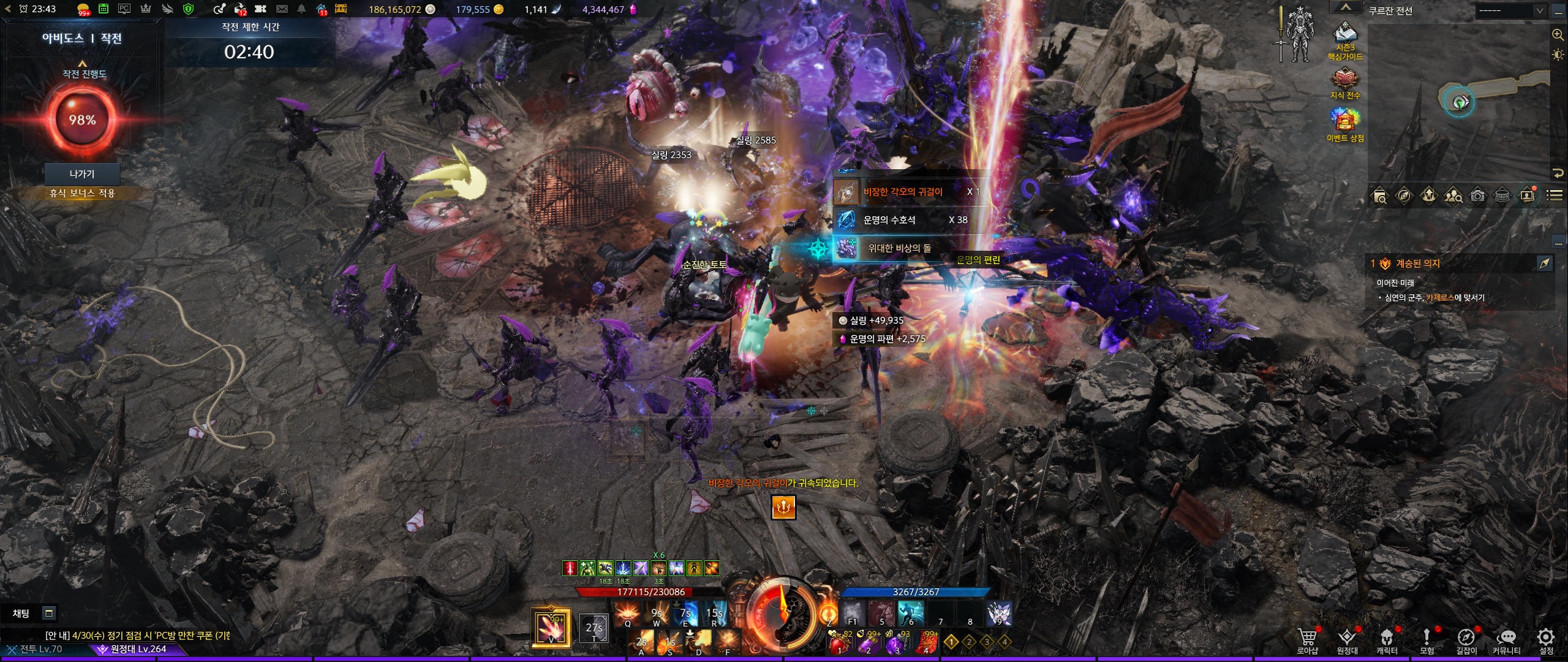1568x662 pixels.
Task: Open the 설정 settings gear
Action: [x=1546, y=641]
